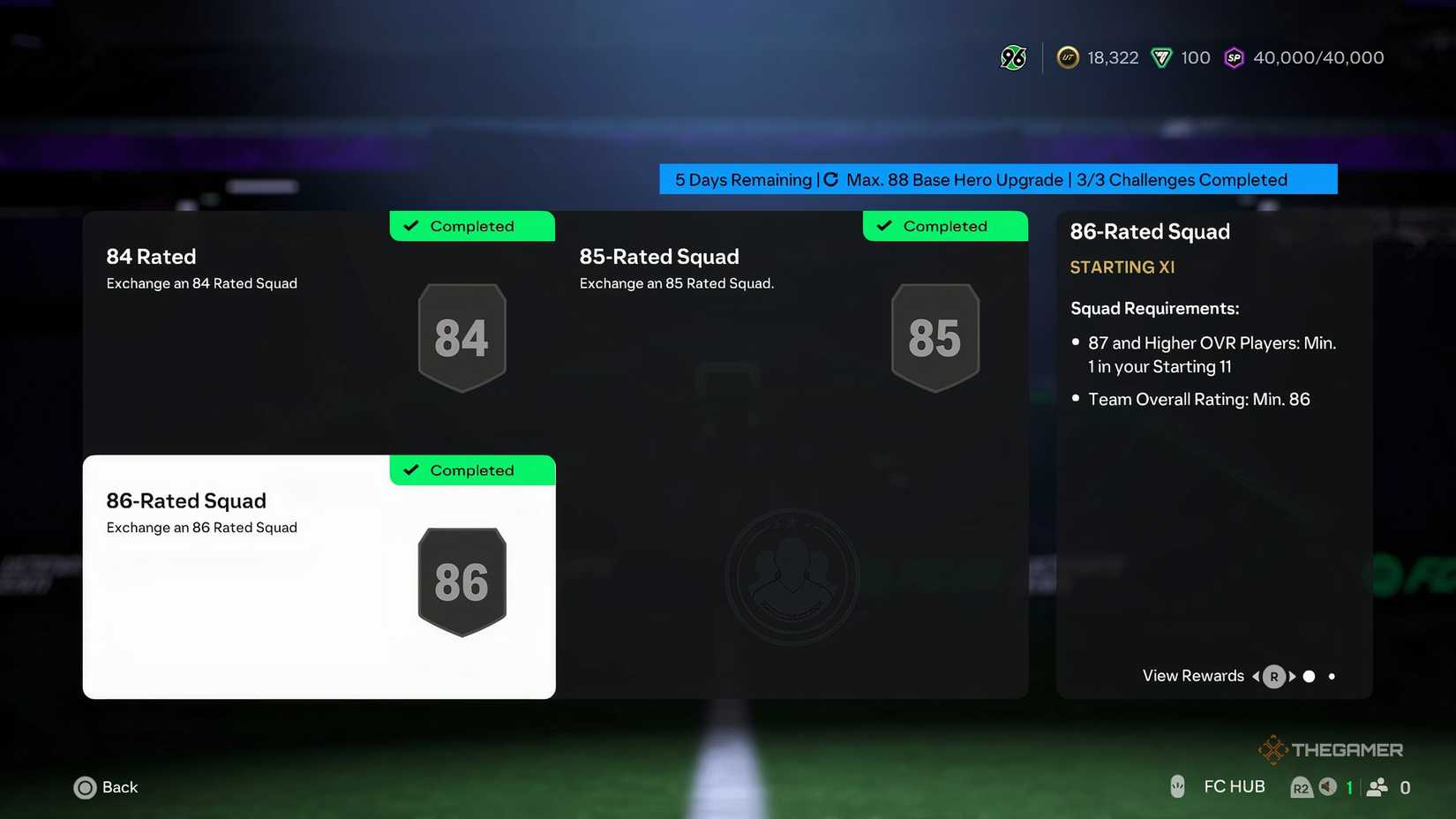The width and height of the screenshot is (1456, 819).
Task: Toggle the Completed badge on 84 Rated
Action: pos(471,226)
